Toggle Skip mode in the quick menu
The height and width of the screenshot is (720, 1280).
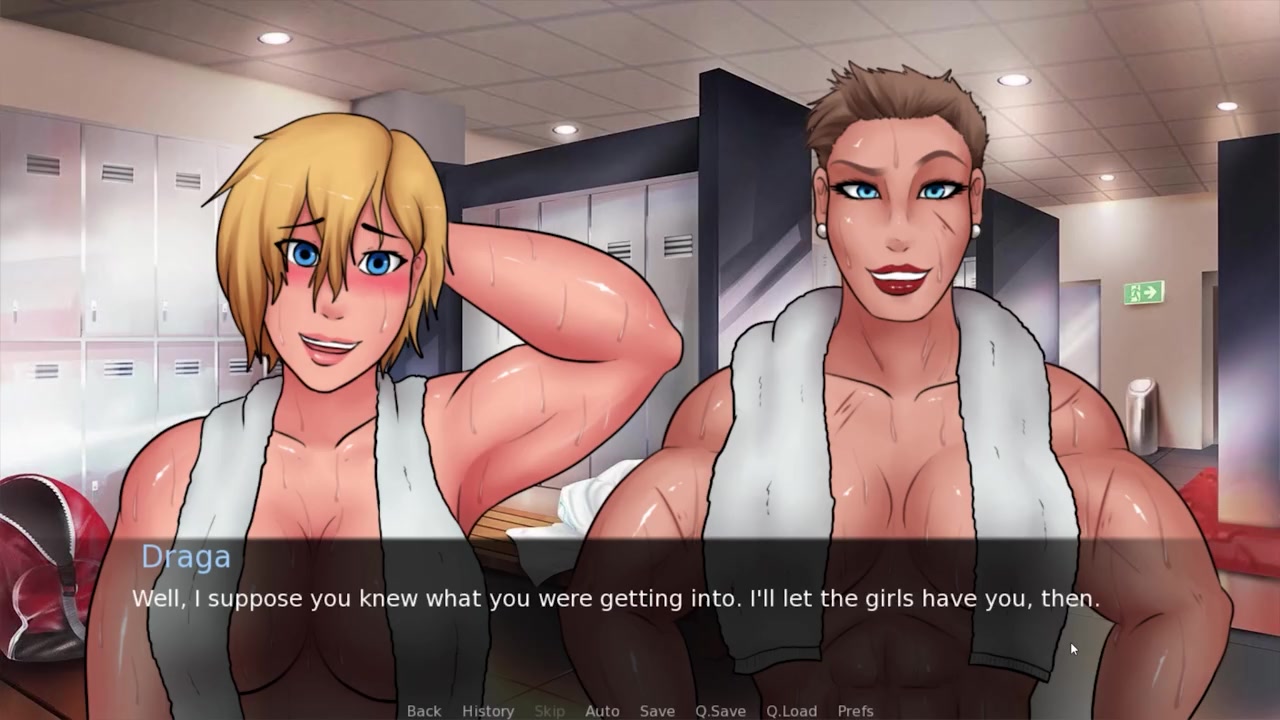pyautogui.click(x=549, y=711)
